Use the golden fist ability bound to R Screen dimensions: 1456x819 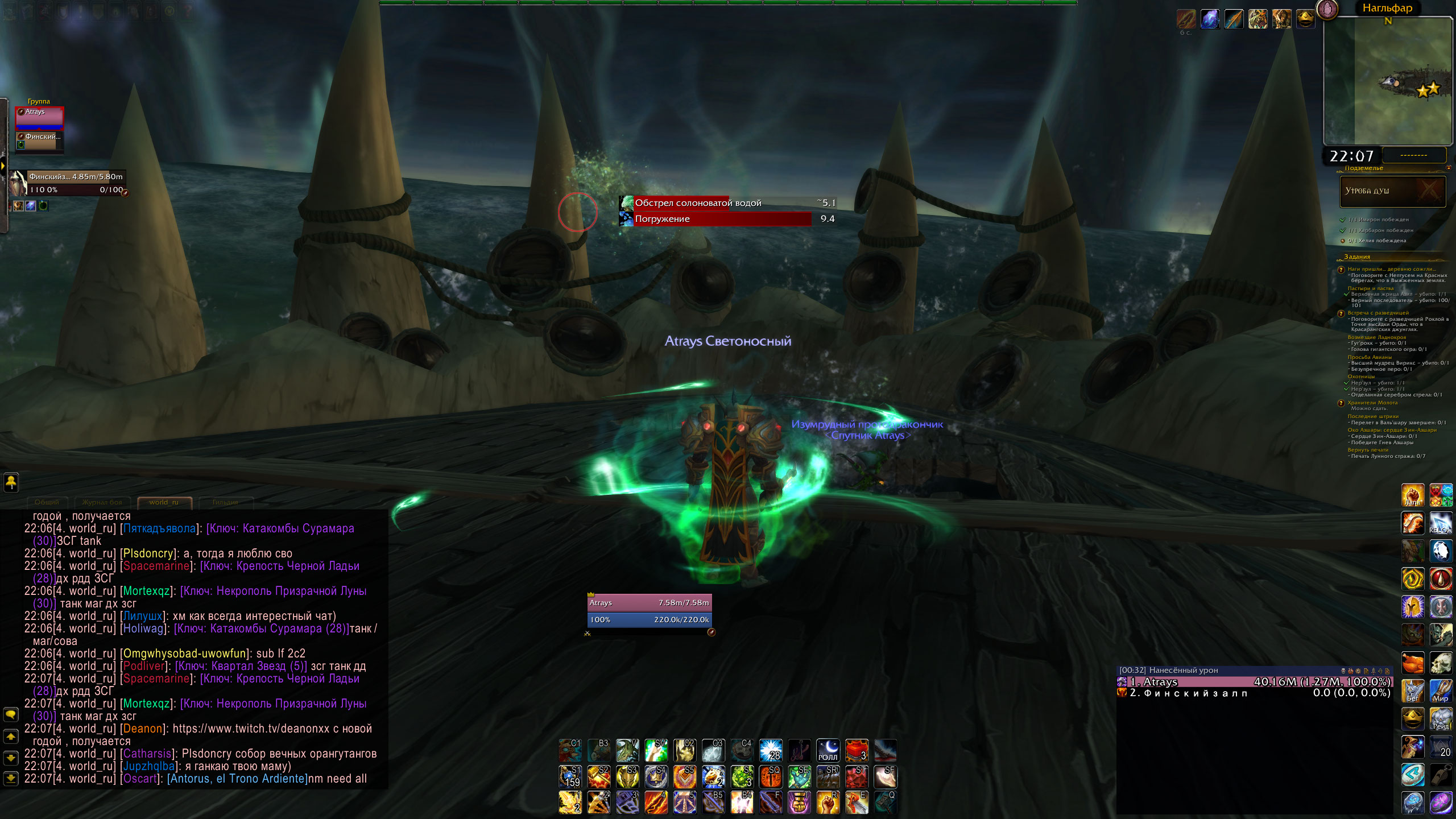(828, 803)
